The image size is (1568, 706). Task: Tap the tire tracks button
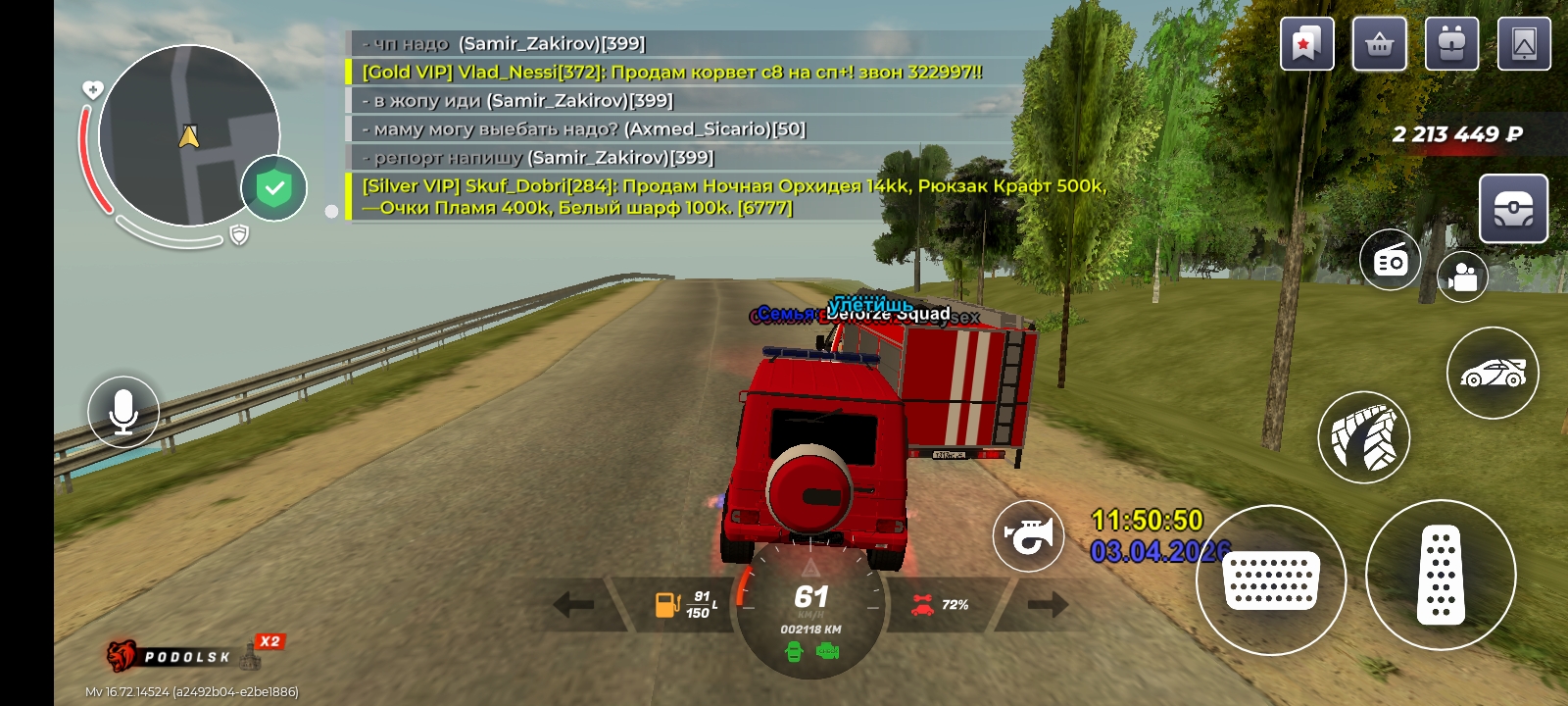1363,437
